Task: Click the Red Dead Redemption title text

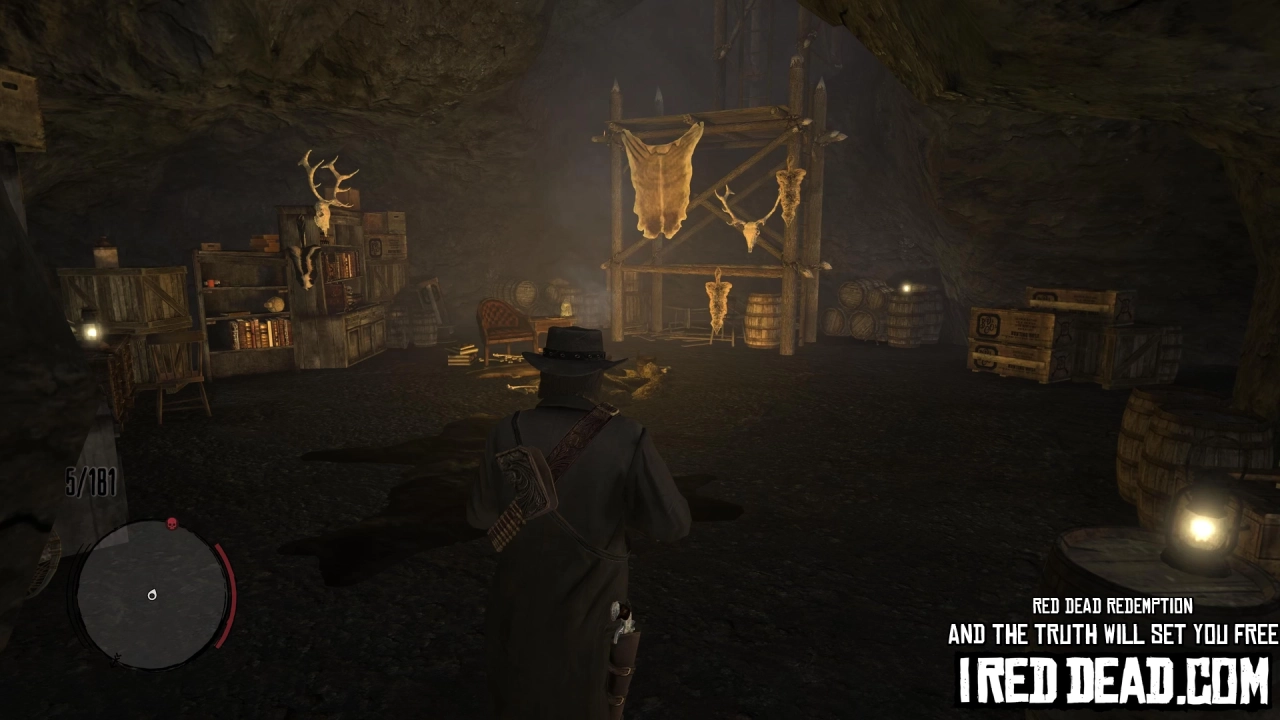Action: point(1113,607)
